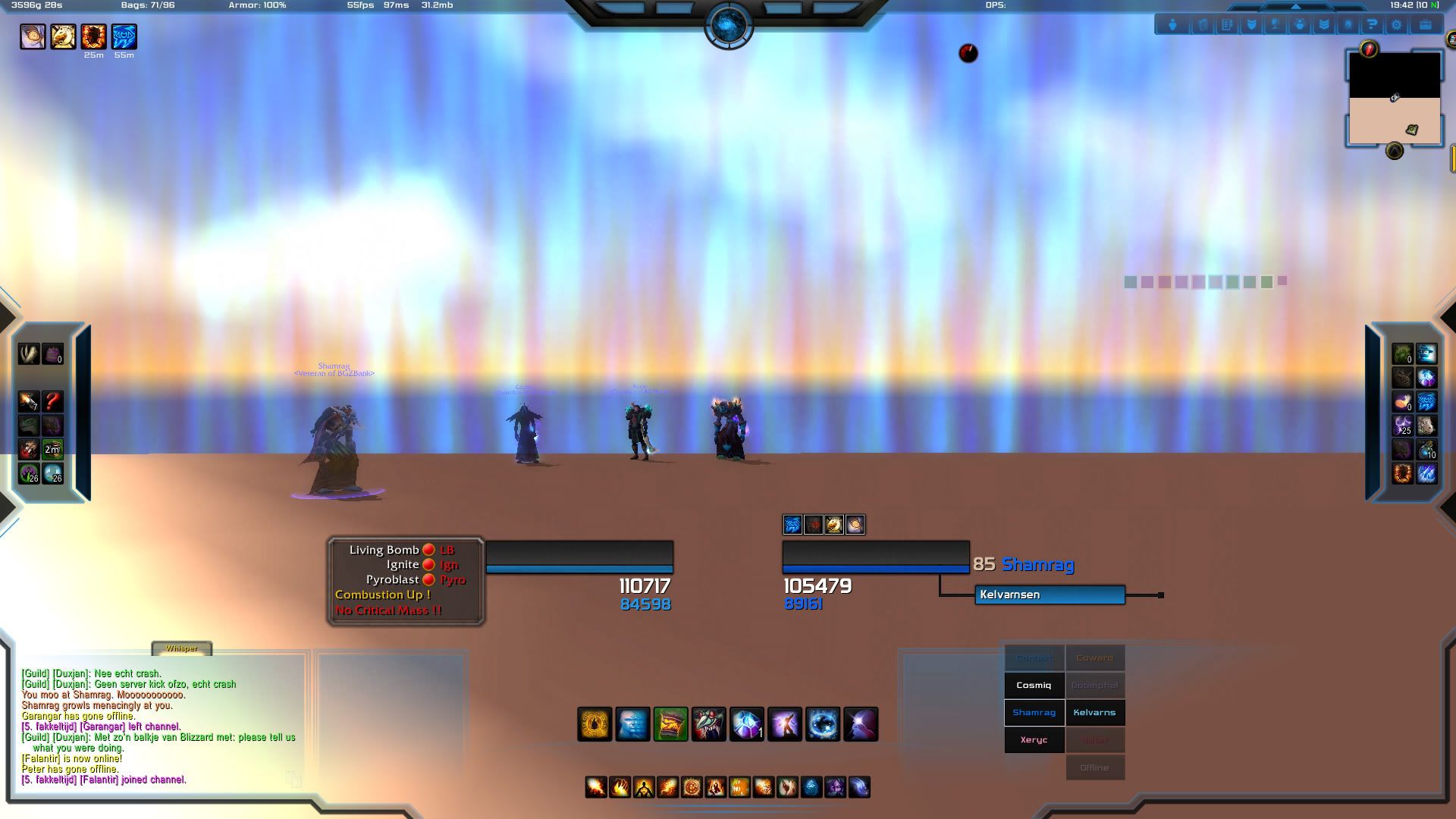Screen dimensions: 1456x819
Task: Activate the Icy Veins blue face icon
Action: coord(632,724)
